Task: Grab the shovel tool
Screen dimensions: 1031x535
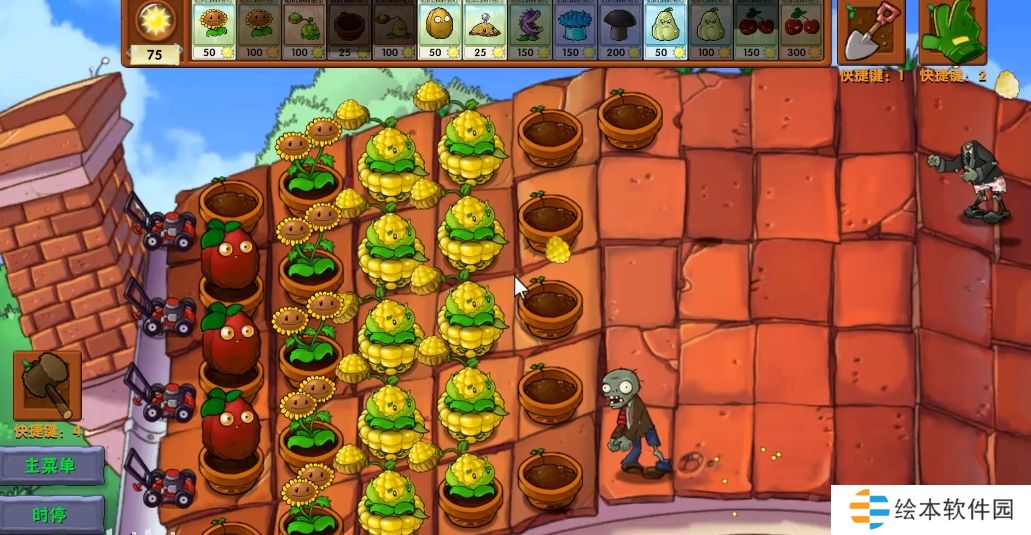Action: coord(872,32)
